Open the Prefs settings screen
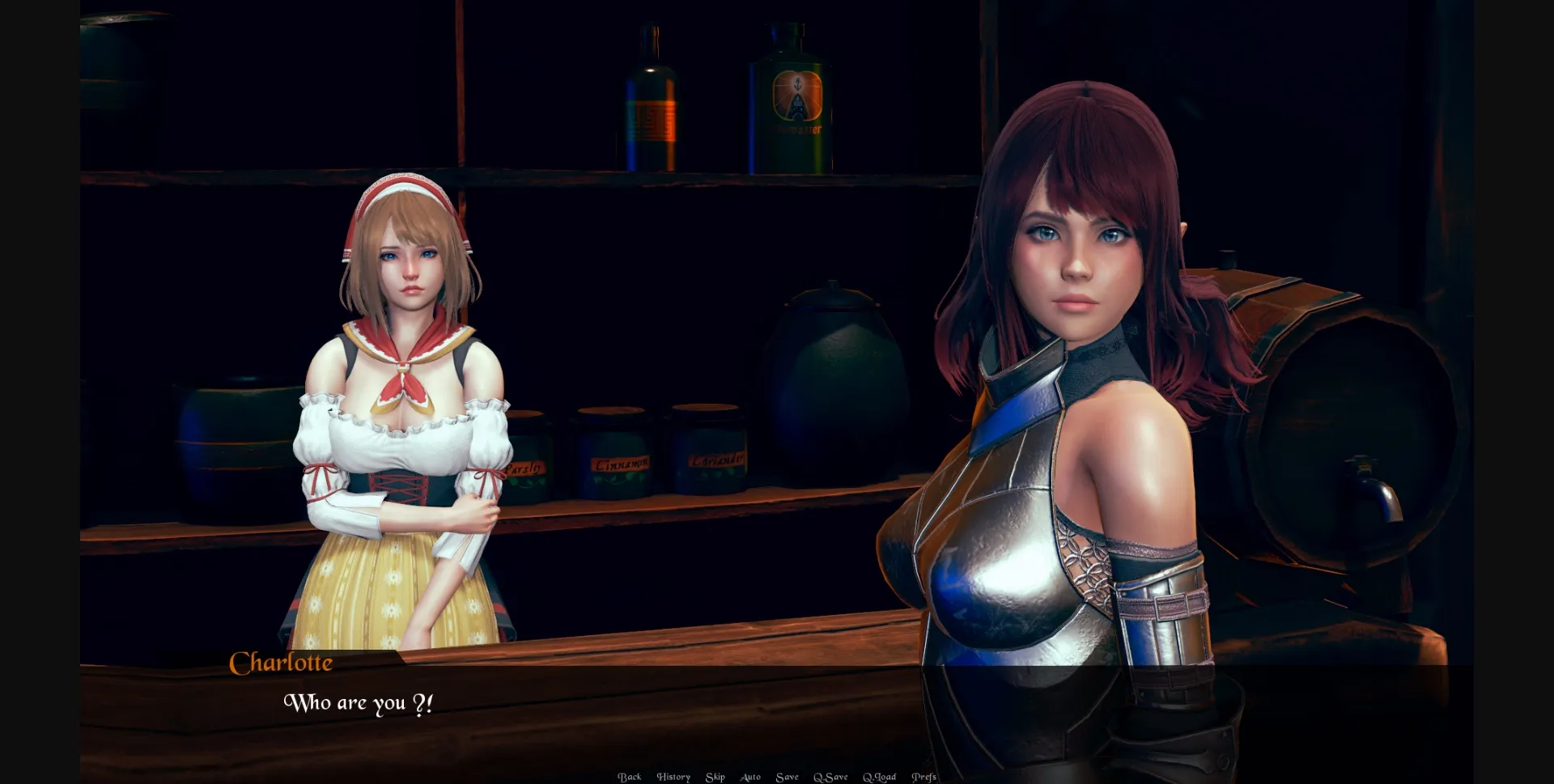The height and width of the screenshot is (784, 1554). 923,777
